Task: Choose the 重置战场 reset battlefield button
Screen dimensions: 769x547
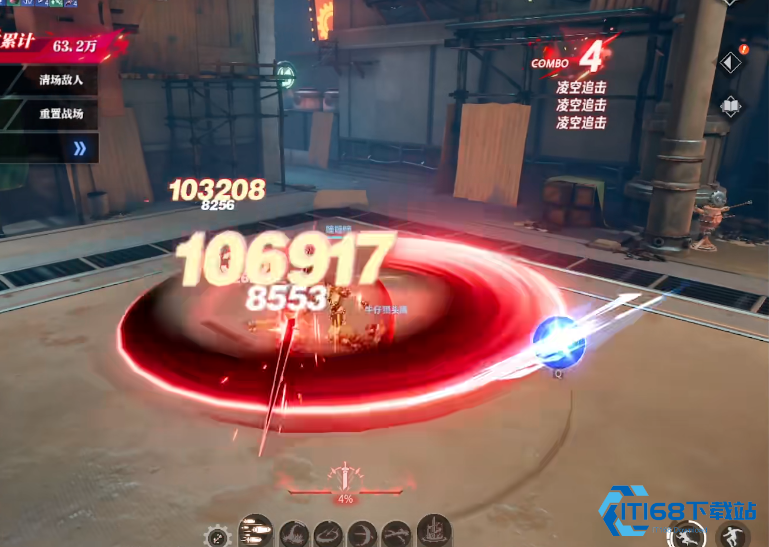Action: point(62,114)
